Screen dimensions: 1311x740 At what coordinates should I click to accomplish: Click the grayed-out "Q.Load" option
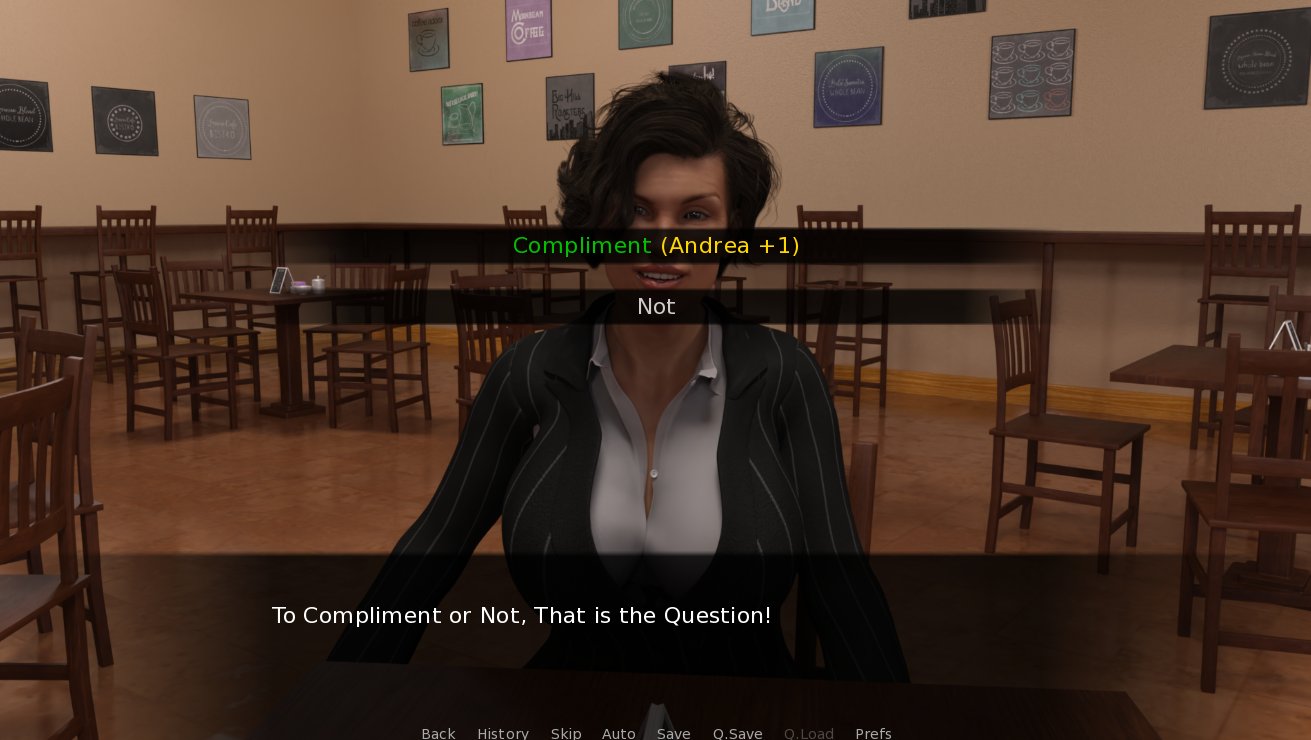click(808, 733)
